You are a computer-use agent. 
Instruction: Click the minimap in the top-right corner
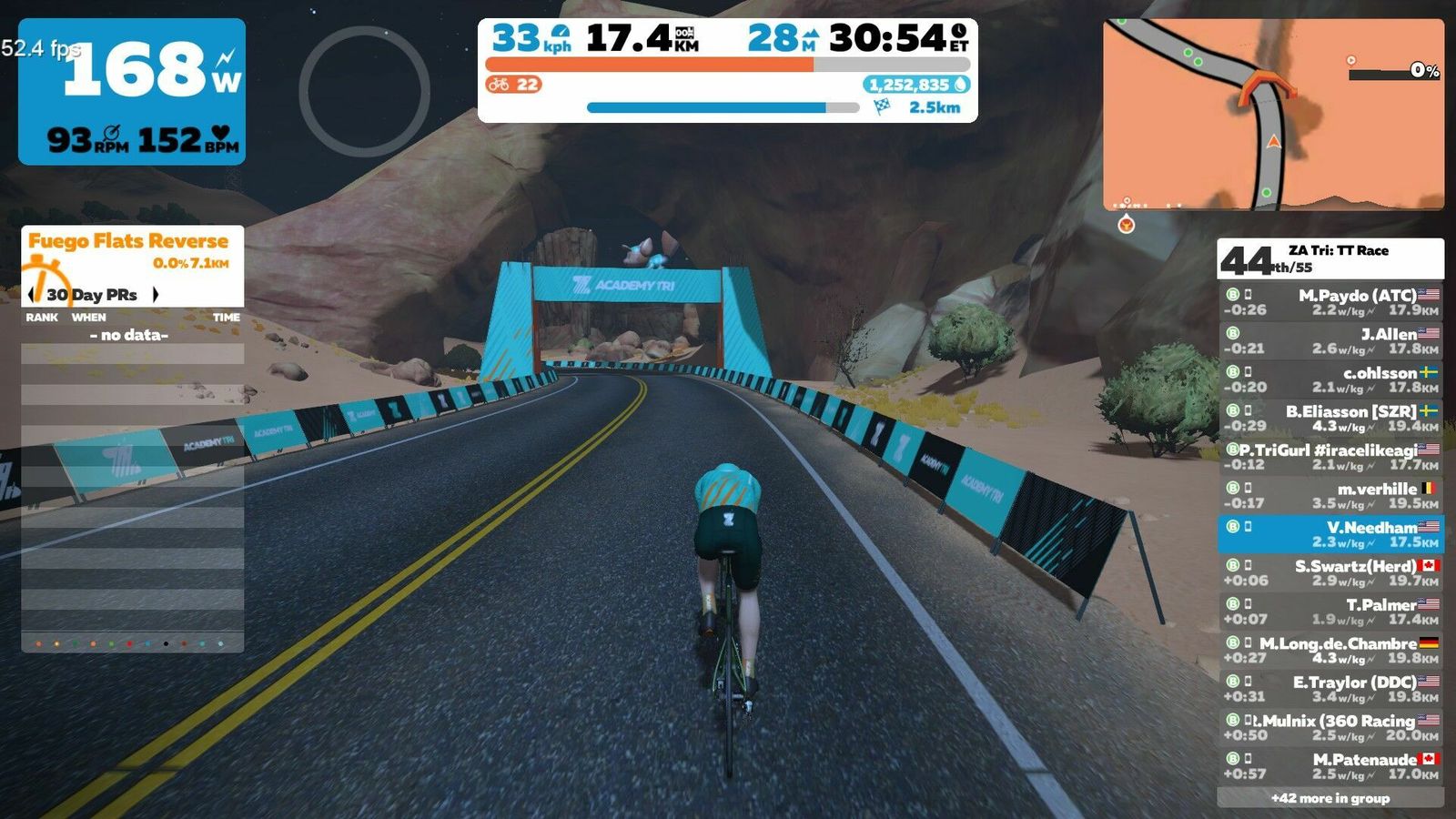(x=1272, y=115)
